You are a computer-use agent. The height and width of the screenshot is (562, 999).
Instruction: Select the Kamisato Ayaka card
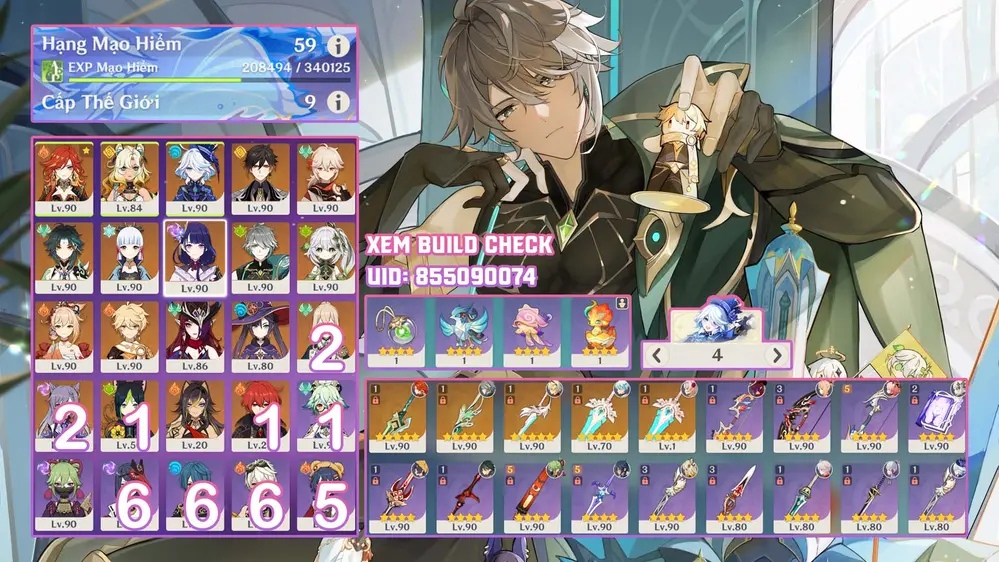(x=129, y=257)
